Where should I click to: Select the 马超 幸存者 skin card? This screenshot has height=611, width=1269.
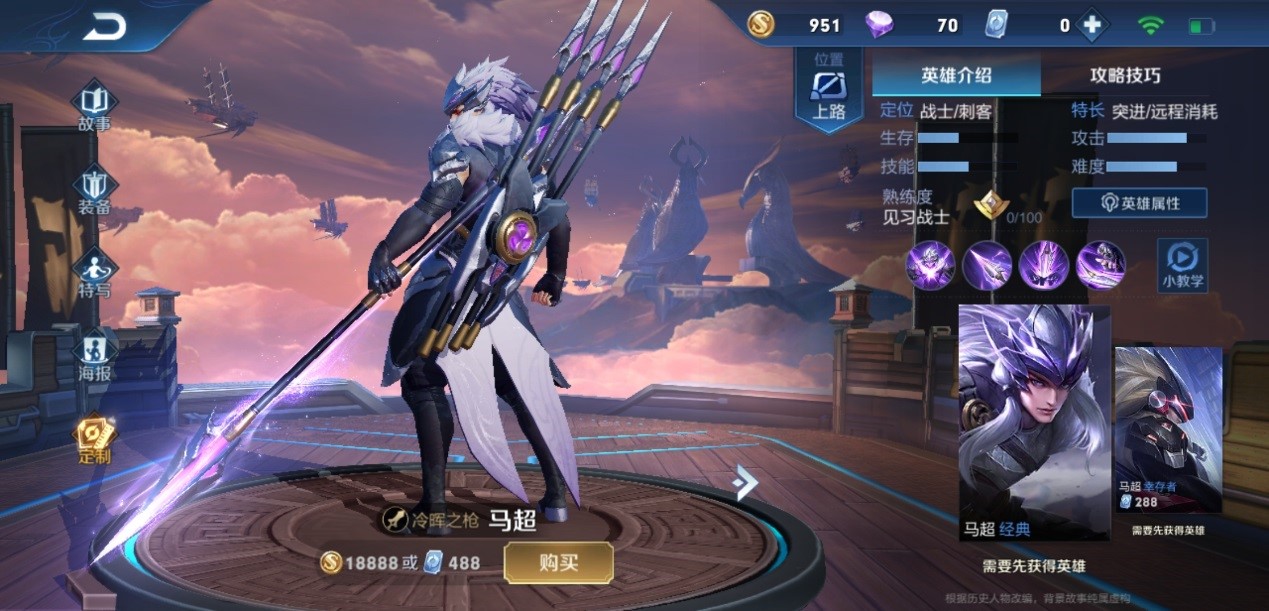(1168, 430)
